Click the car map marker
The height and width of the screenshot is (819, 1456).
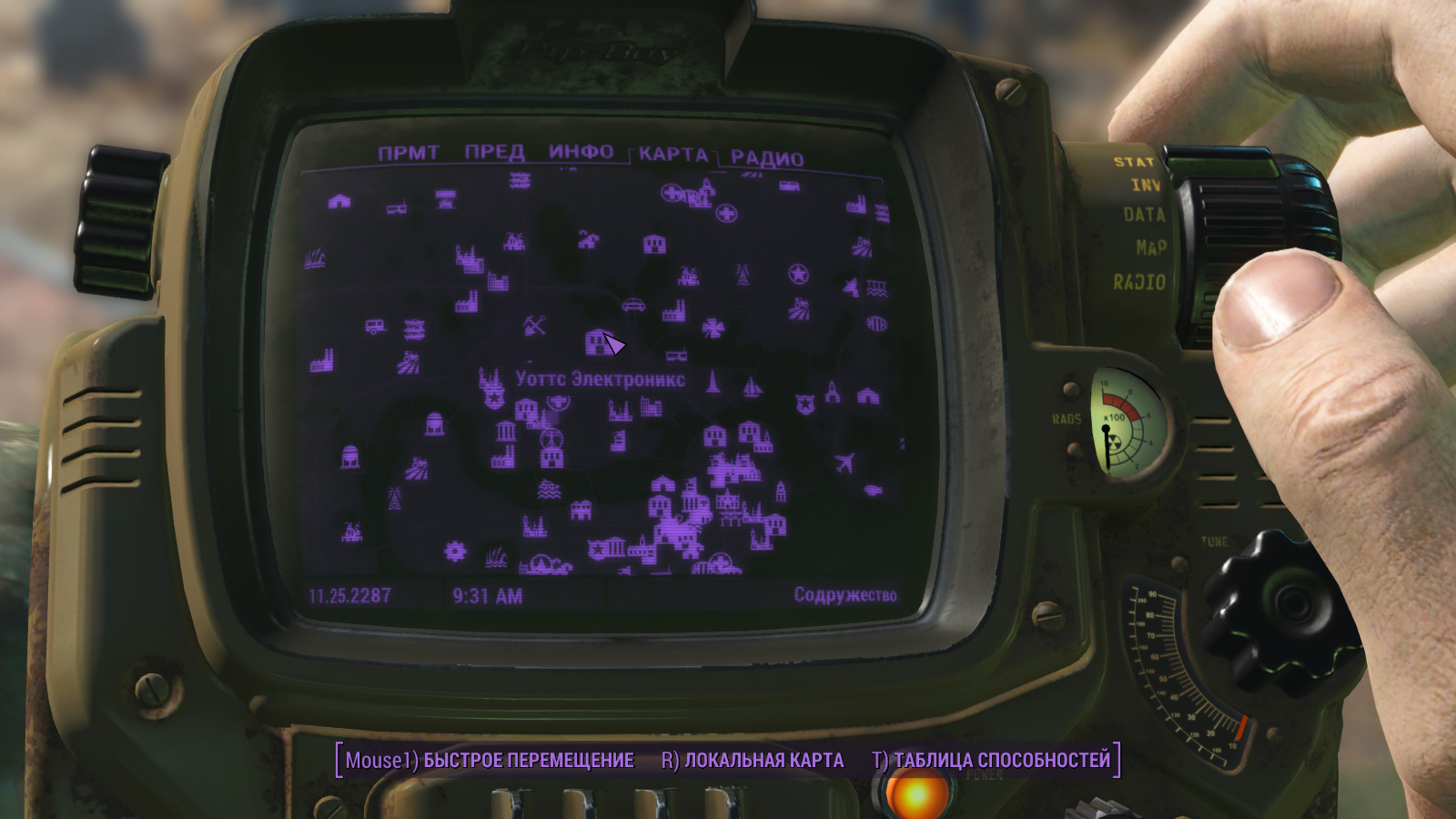pyautogui.click(x=633, y=305)
